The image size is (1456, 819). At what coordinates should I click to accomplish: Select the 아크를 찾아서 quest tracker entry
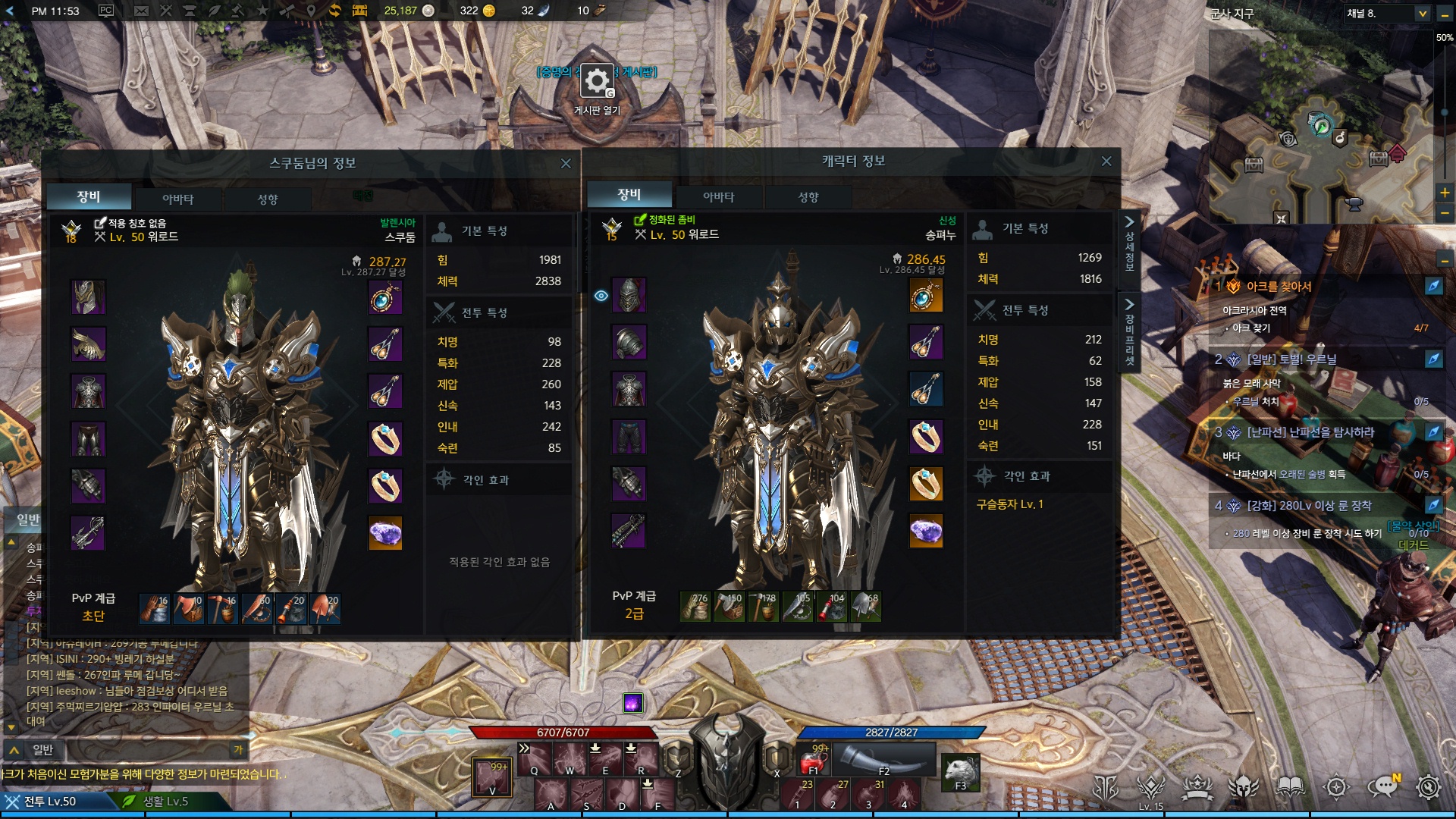[1279, 287]
